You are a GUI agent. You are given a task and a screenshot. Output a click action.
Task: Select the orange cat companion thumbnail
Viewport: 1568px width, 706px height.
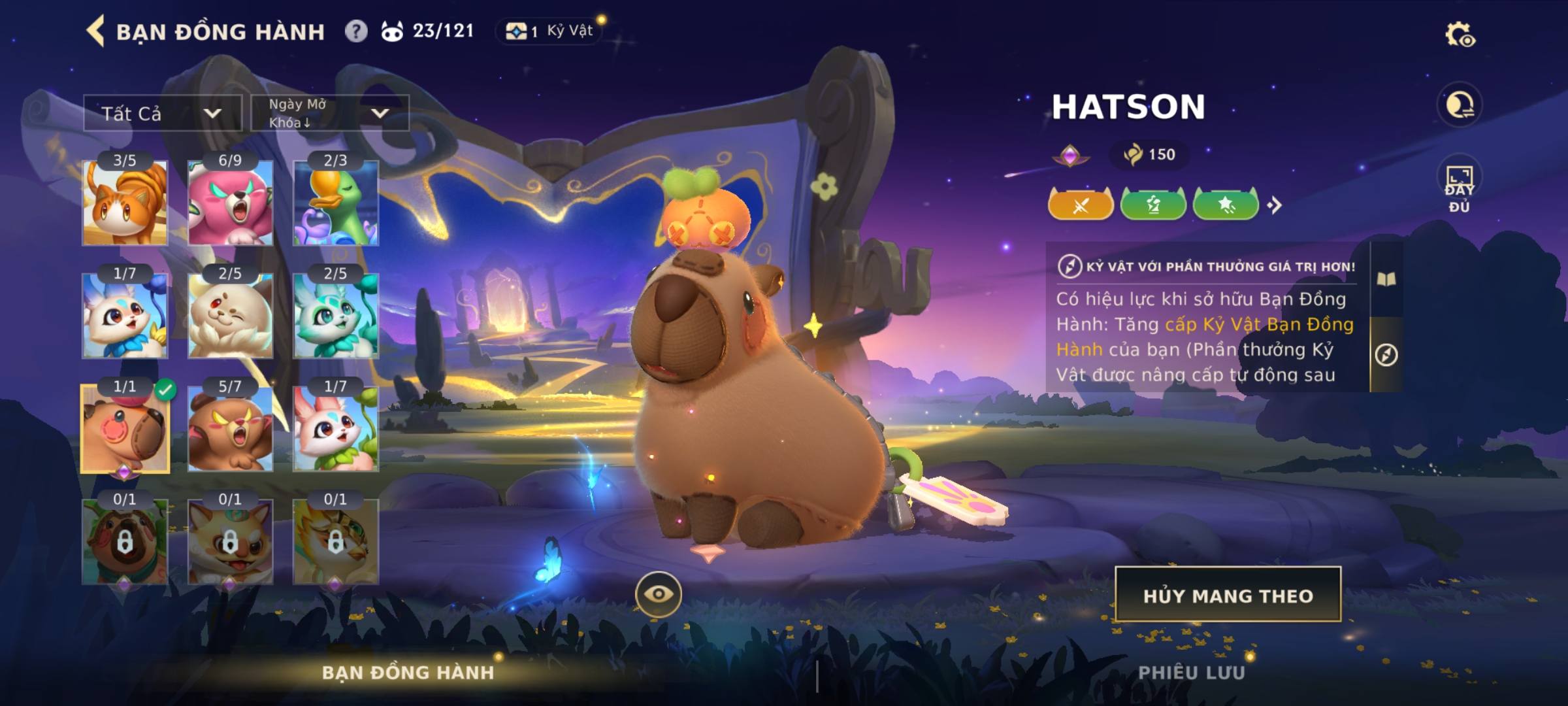coord(125,203)
